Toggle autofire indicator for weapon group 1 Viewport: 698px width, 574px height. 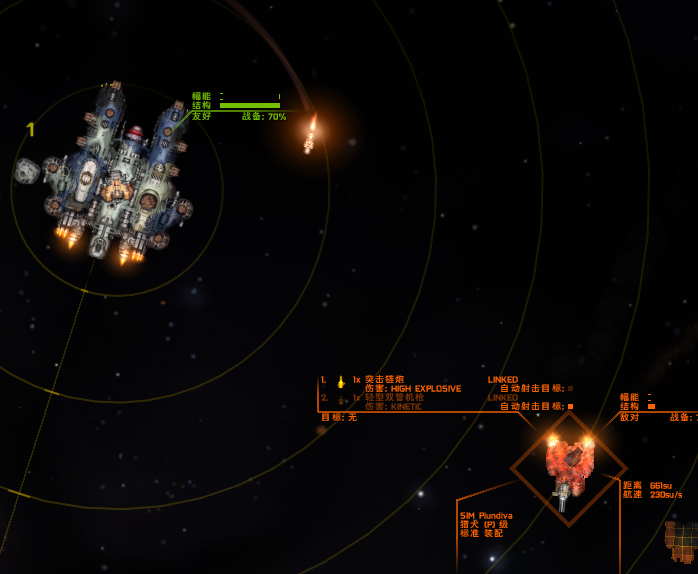[x=570, y=388]
